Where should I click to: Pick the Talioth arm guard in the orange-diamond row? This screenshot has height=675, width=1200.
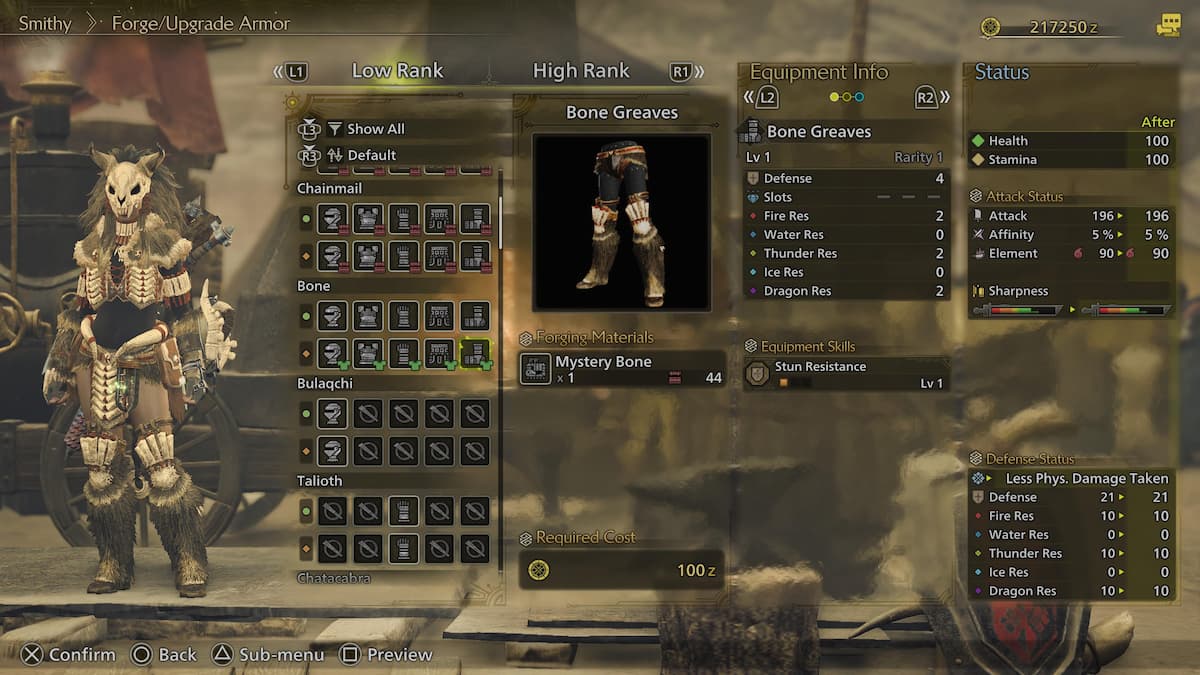pos(403,548)
